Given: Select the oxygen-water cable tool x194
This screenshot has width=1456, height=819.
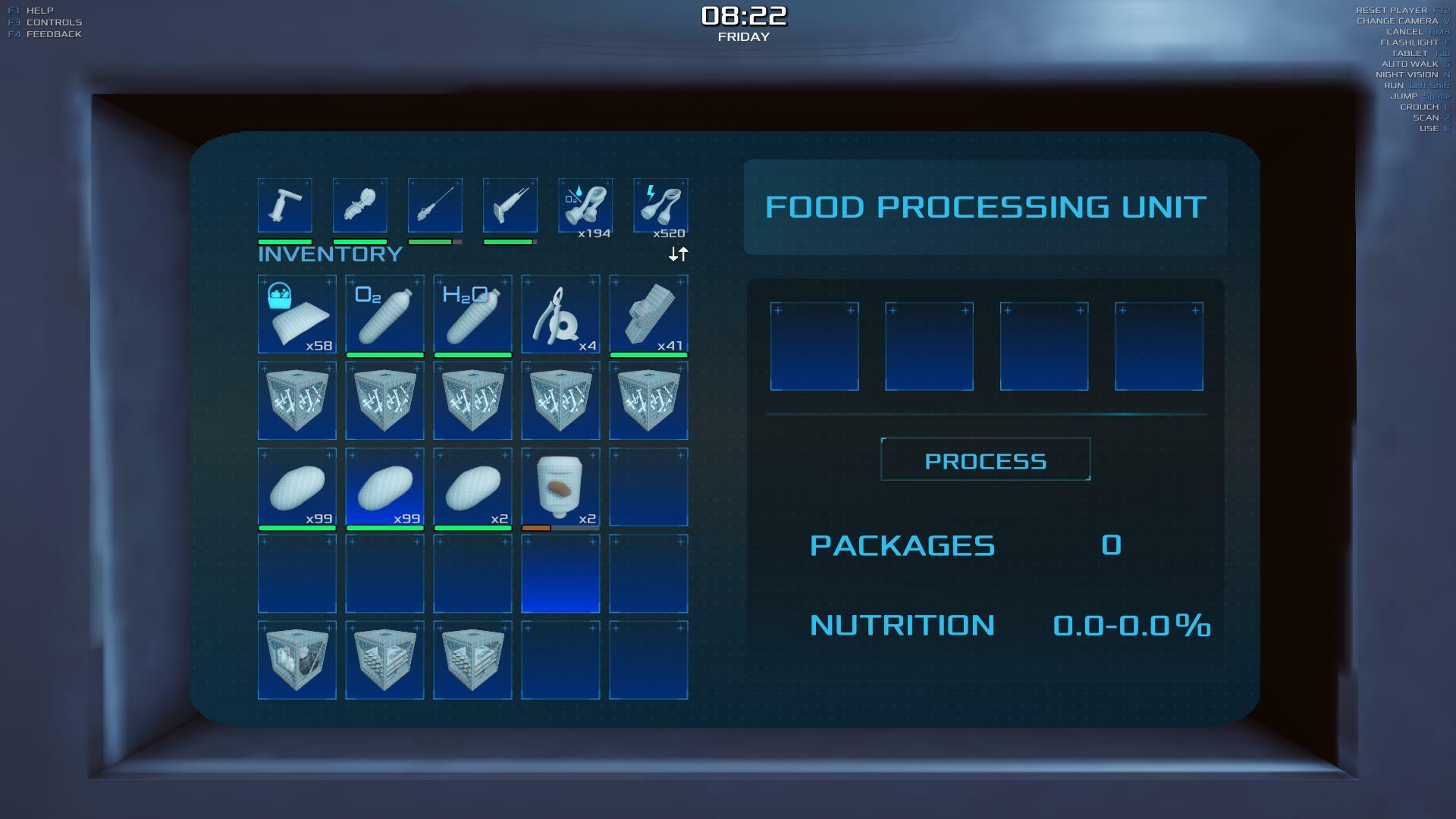Looking at the screenshot, I should pos(585,206).
